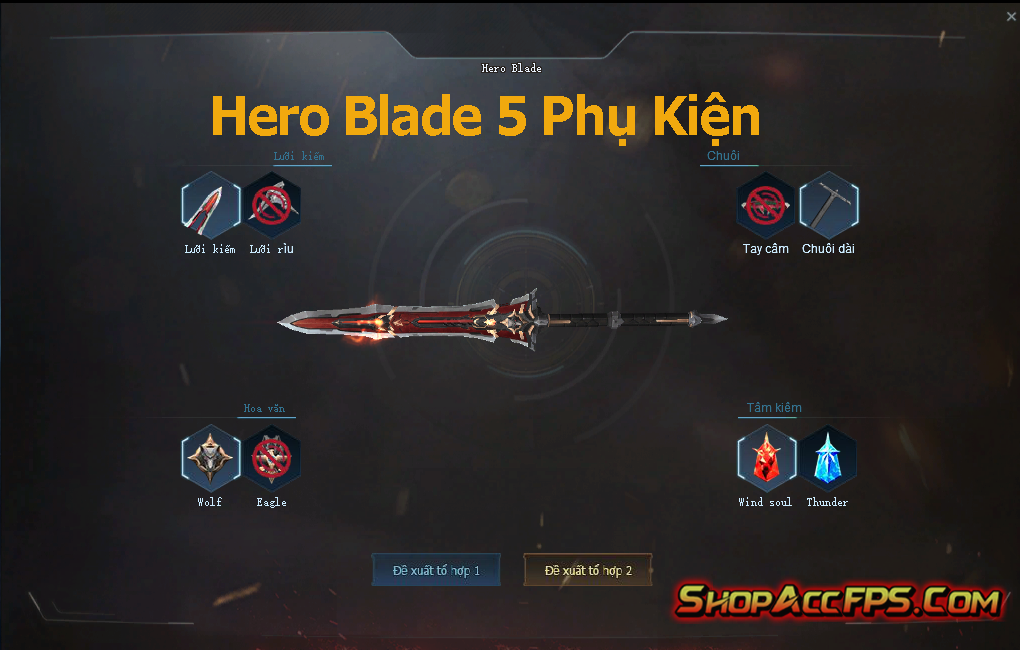
Task: Pick the Chuôi dài long hilt attachment
Action: coord(828,205)
